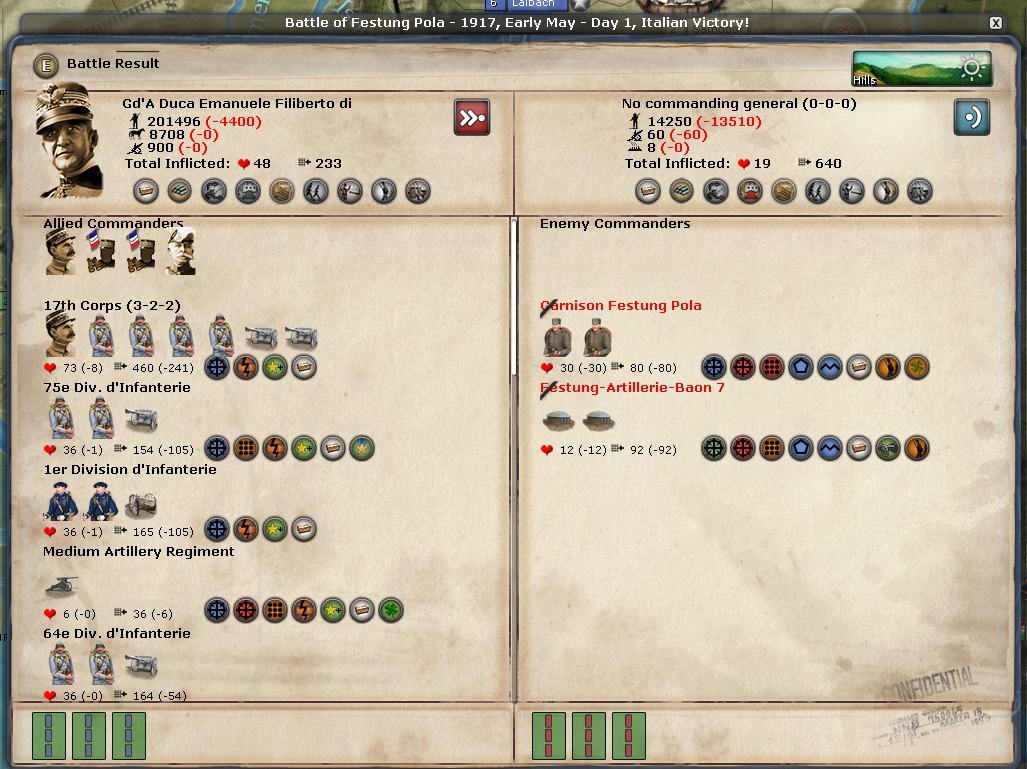Click the green clover icon for Medium Artillery

tap(391, 610)
